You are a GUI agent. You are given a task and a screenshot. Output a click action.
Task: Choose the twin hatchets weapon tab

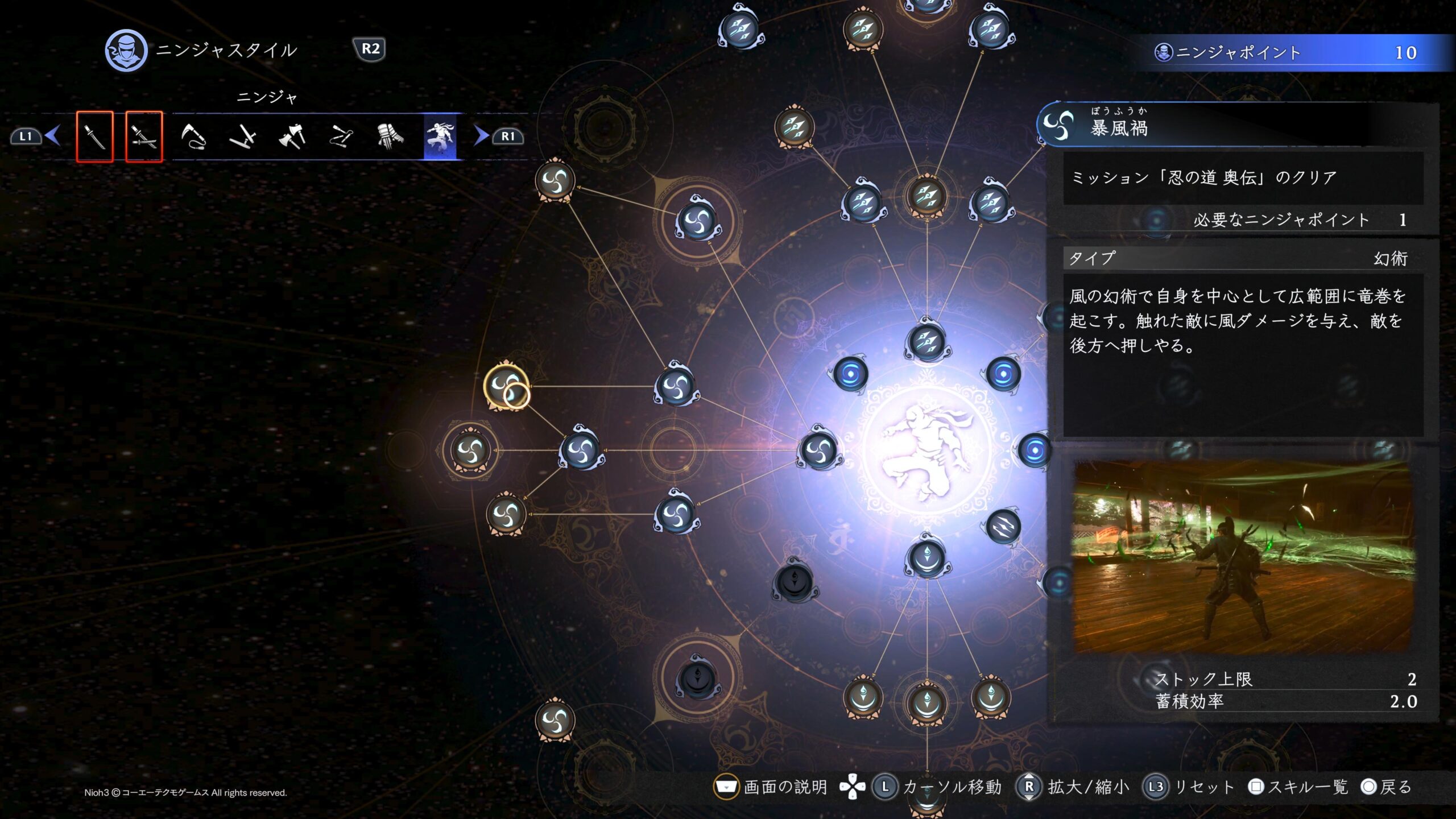(x=292, y=136)
